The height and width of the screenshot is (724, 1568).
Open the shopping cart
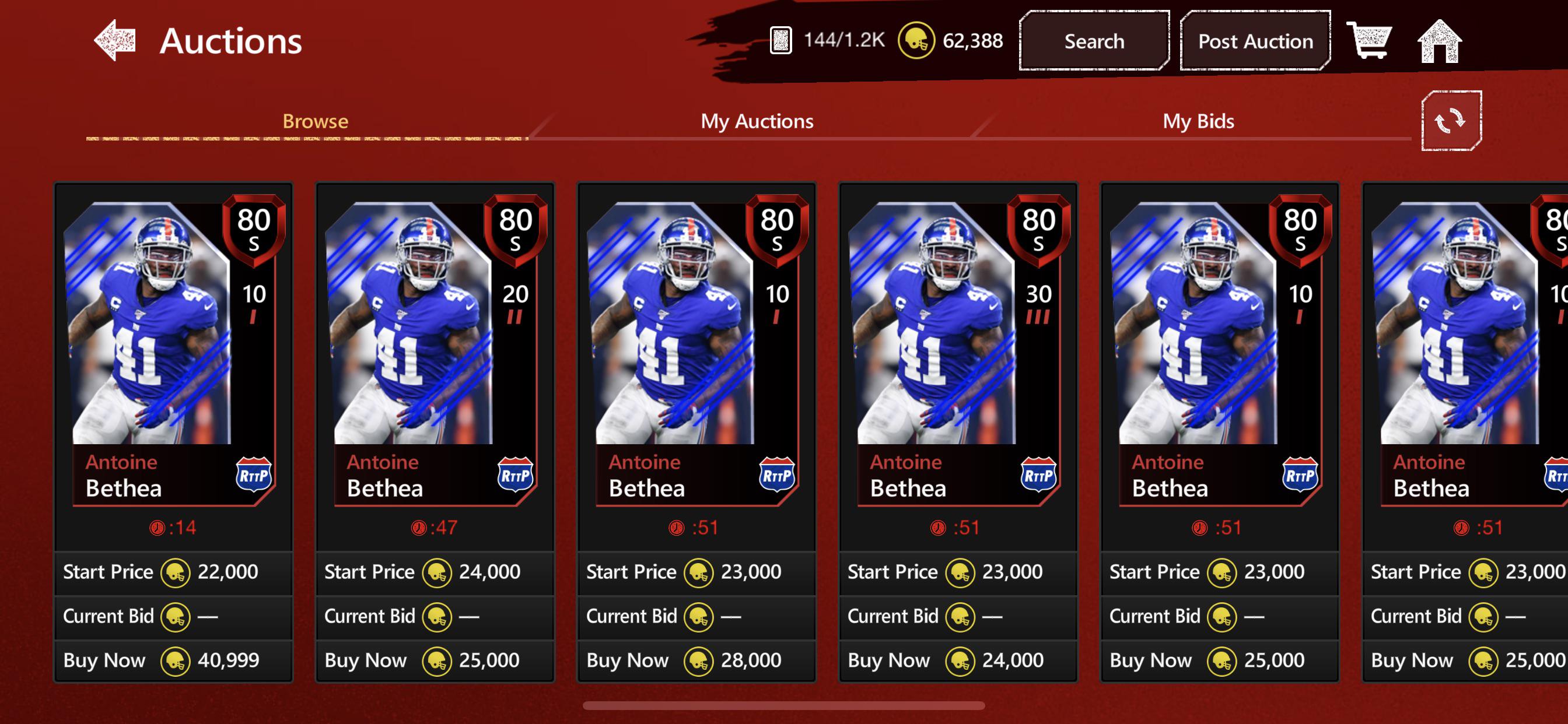1371,41
